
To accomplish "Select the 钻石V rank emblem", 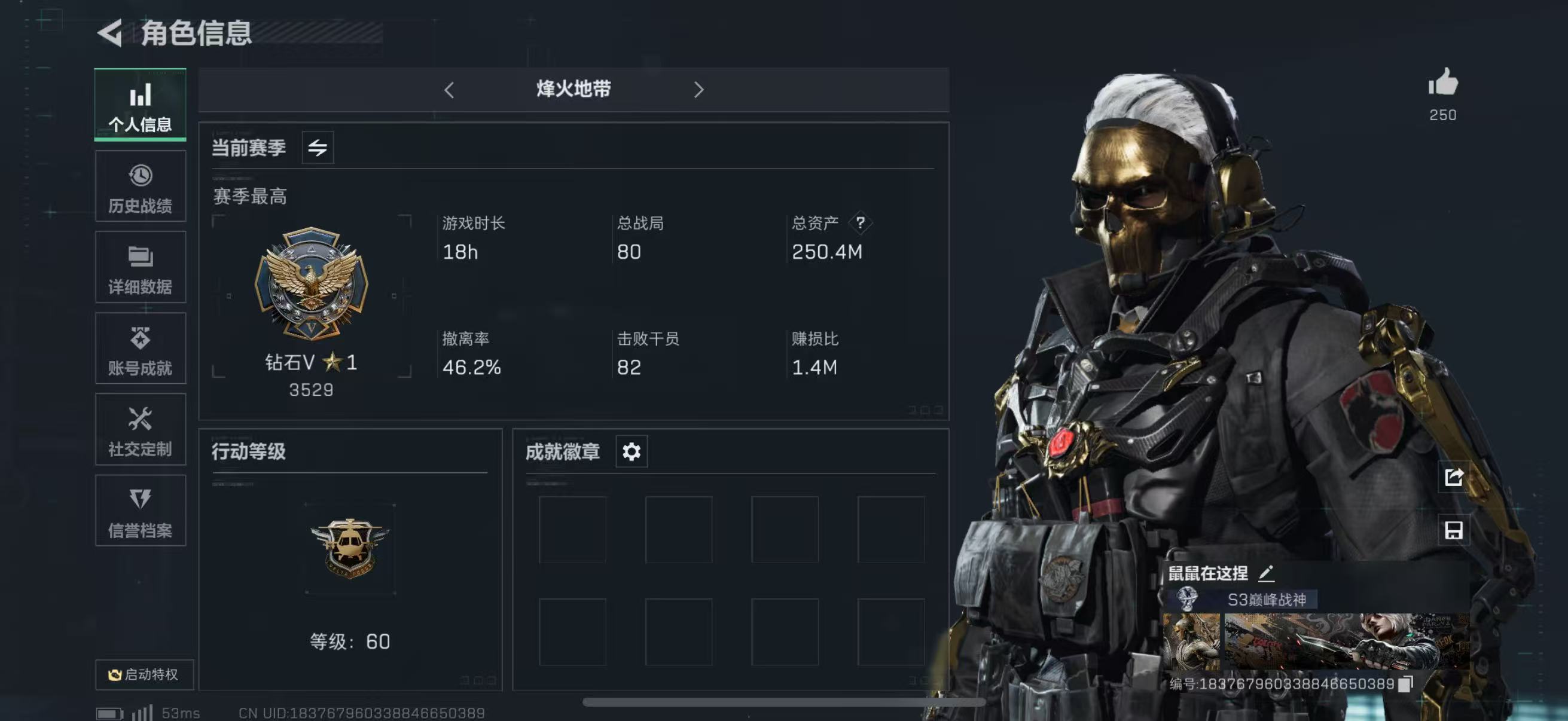I will tap(312, 283).
